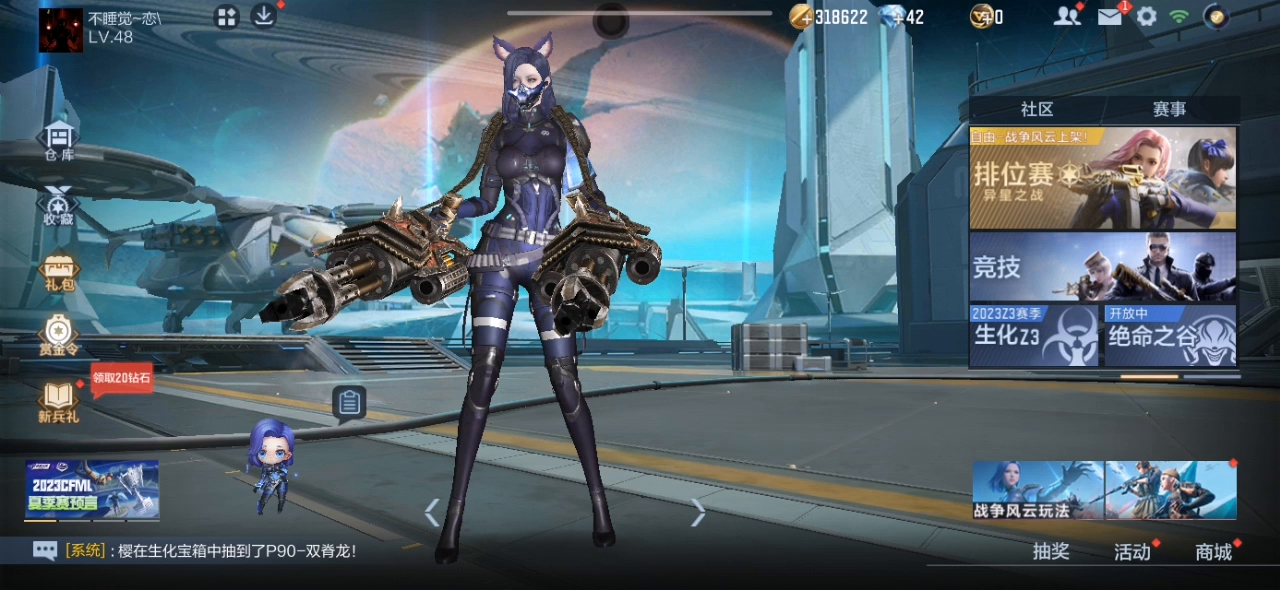Screen dimensions: 1280x590
Task: Open the 排位赛 ranked match banner
Action: [x=1102, y=178]
